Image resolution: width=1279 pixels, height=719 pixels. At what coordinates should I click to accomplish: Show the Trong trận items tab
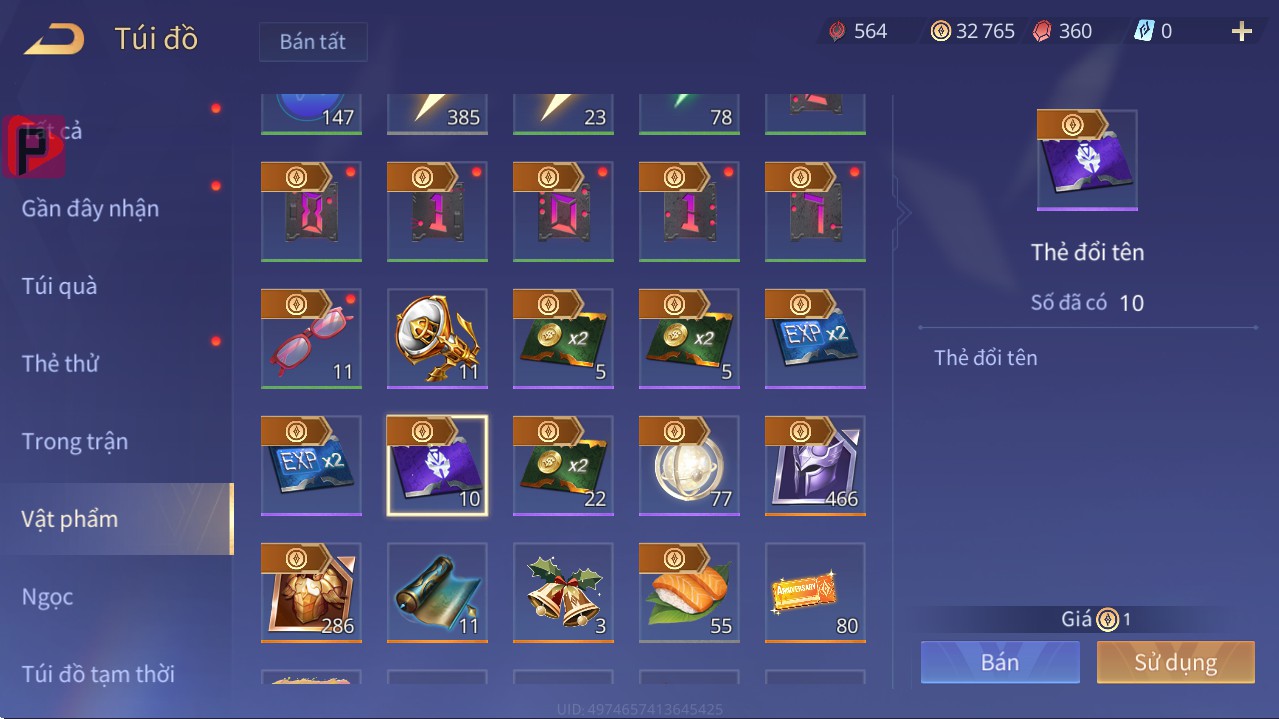[75, 441]
